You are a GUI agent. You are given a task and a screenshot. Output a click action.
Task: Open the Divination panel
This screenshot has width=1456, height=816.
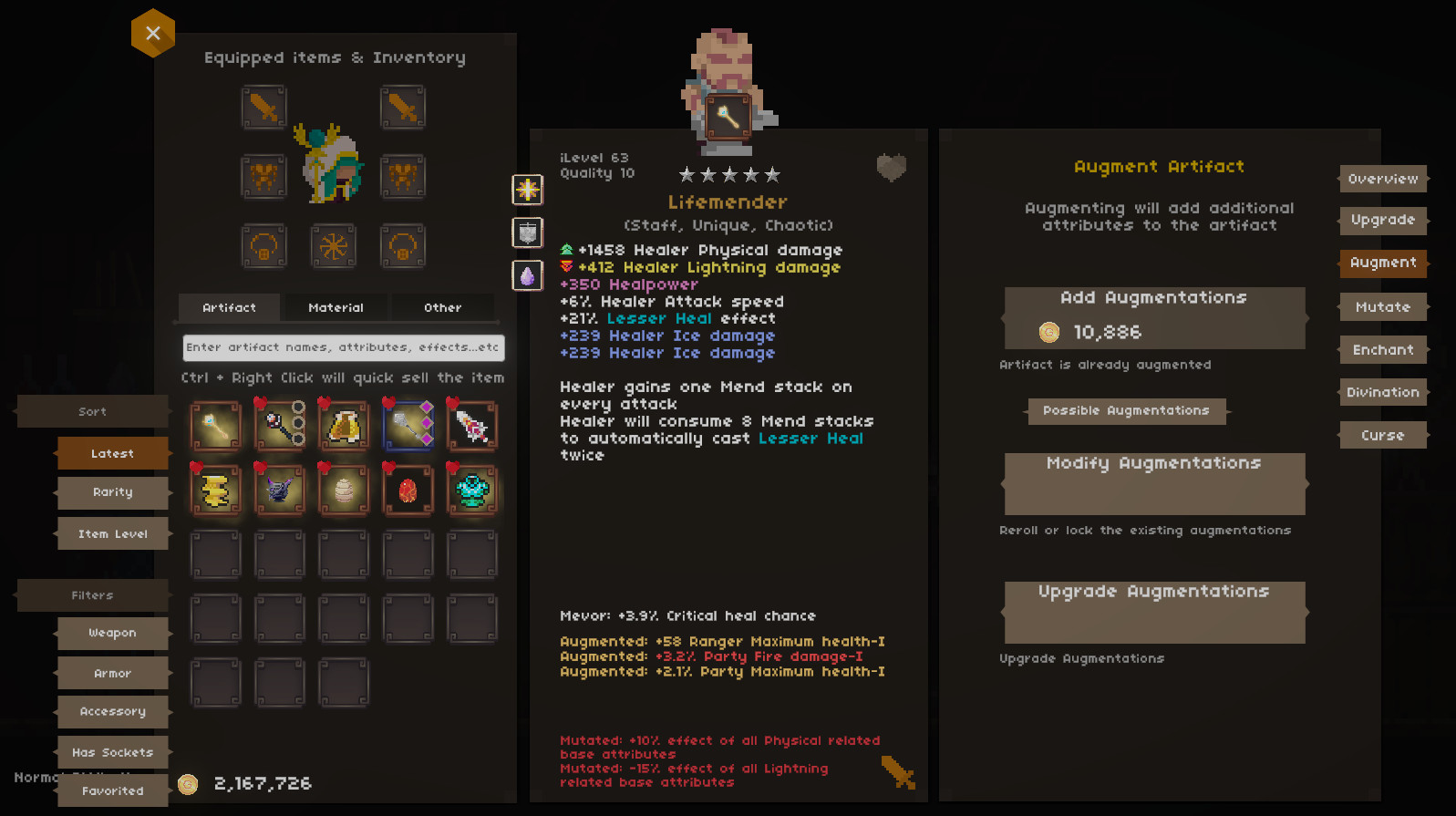coord(1382,391)
